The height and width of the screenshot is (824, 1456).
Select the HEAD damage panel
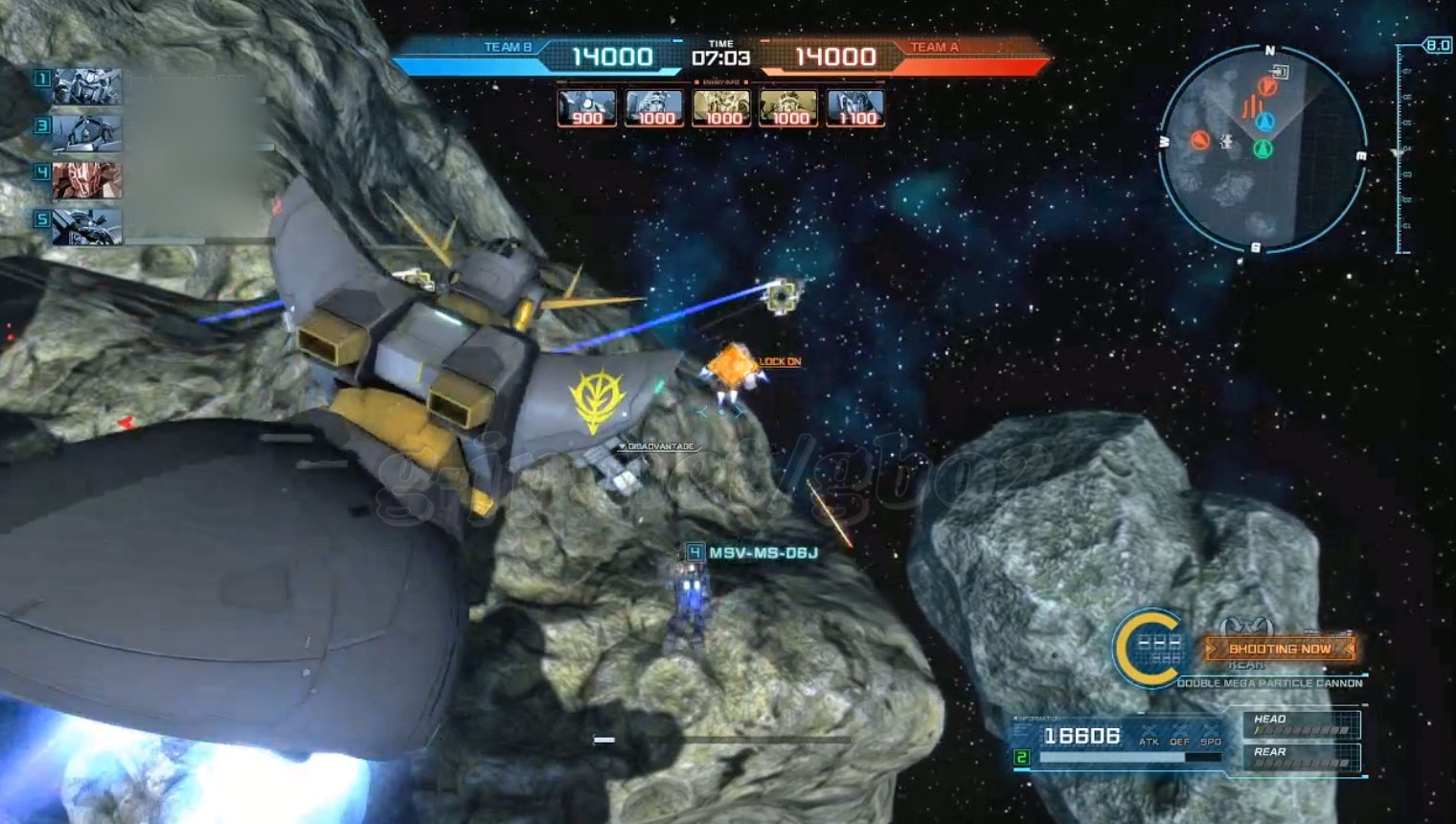1302,725
